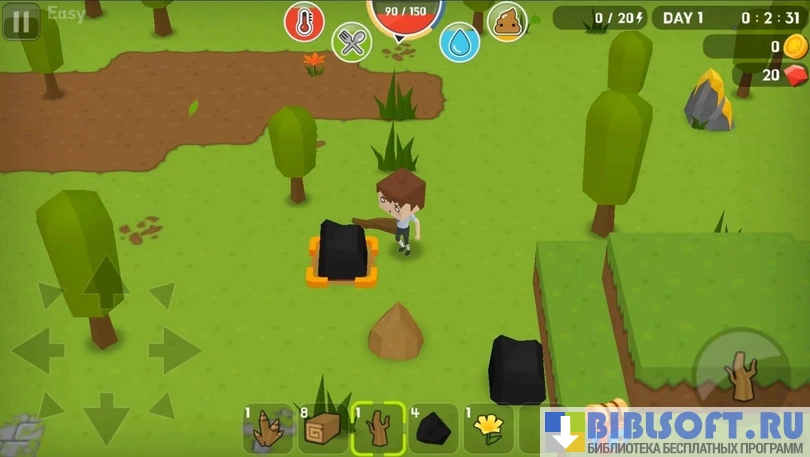Select the wood log stack slot

[325, 428]
